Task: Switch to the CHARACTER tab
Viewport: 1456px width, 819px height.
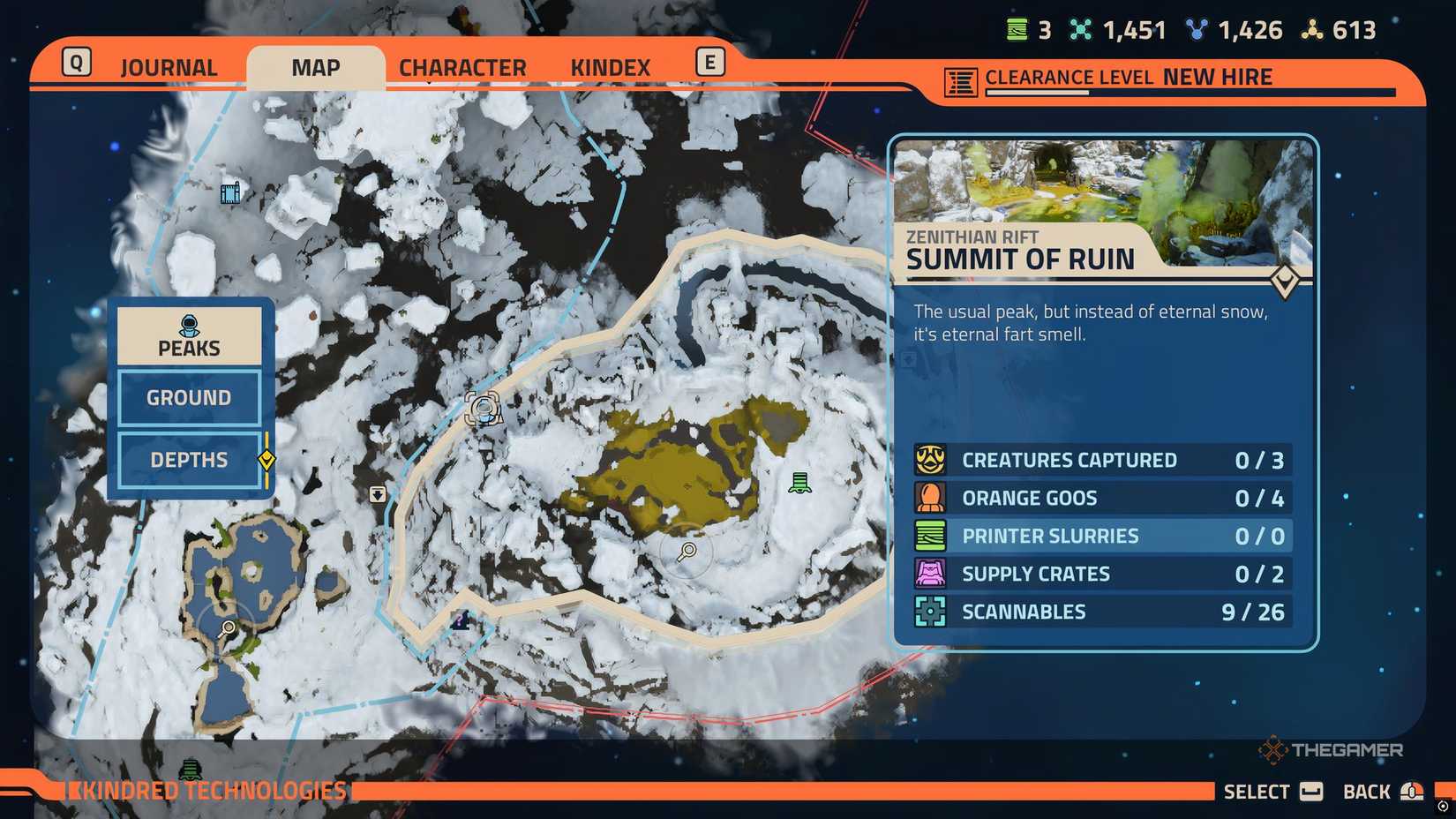Action: [462, 66]
